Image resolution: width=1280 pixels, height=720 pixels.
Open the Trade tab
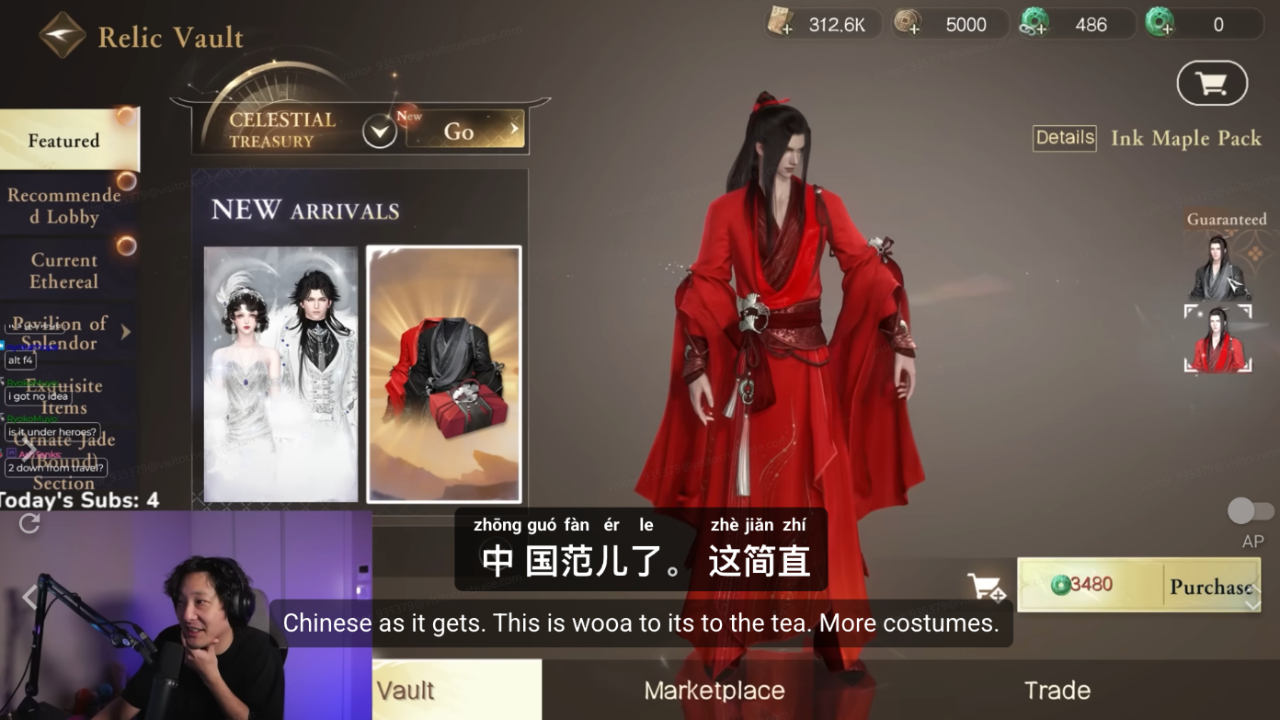[x=1058, y=689]
